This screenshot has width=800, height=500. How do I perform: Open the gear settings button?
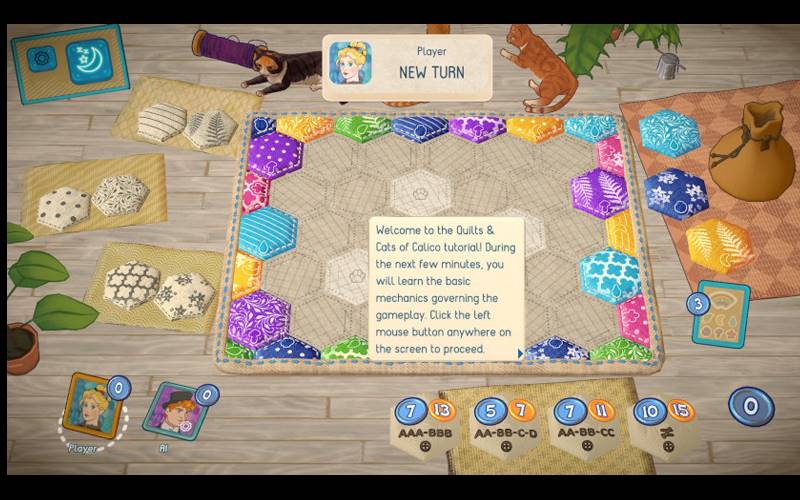(43, 58)
